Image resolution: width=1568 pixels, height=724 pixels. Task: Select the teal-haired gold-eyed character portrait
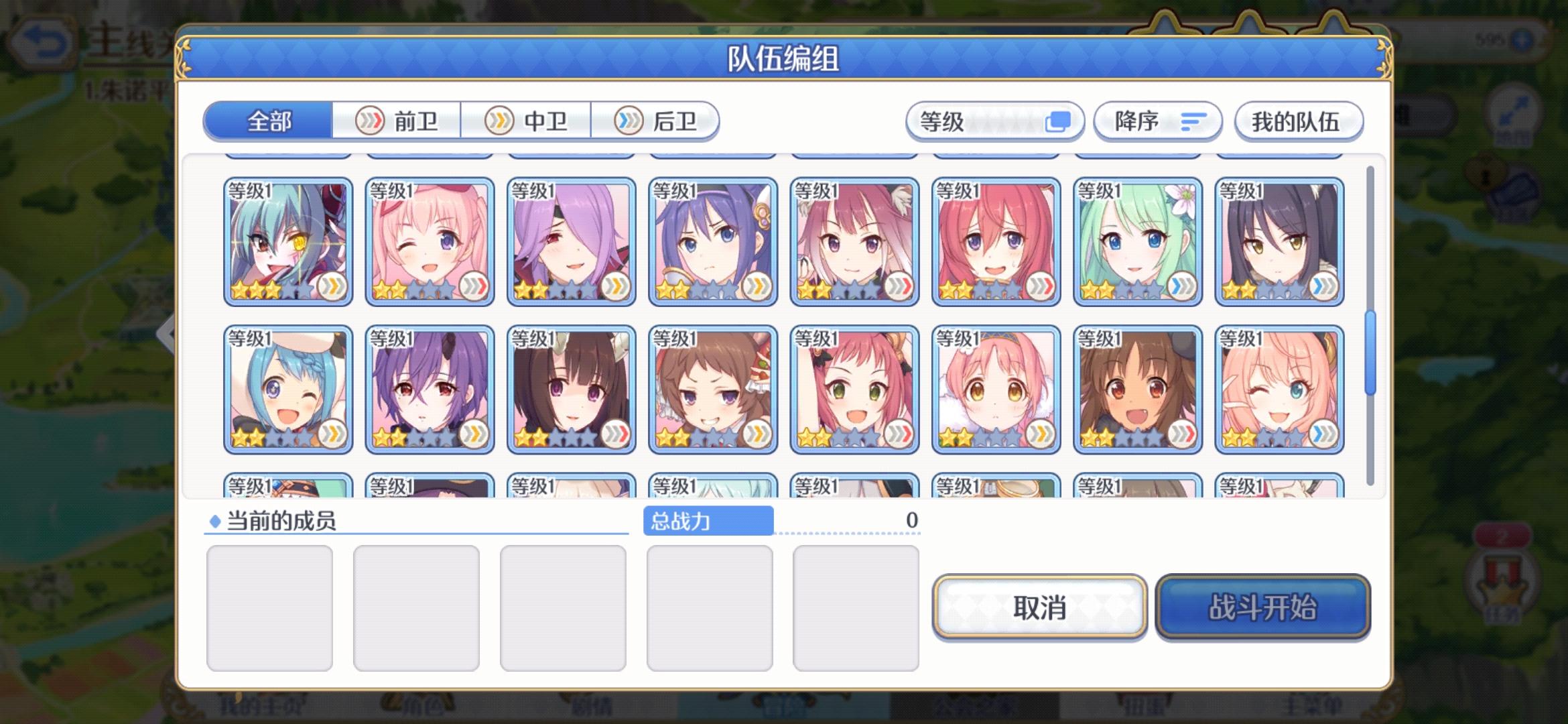[287, 238]
